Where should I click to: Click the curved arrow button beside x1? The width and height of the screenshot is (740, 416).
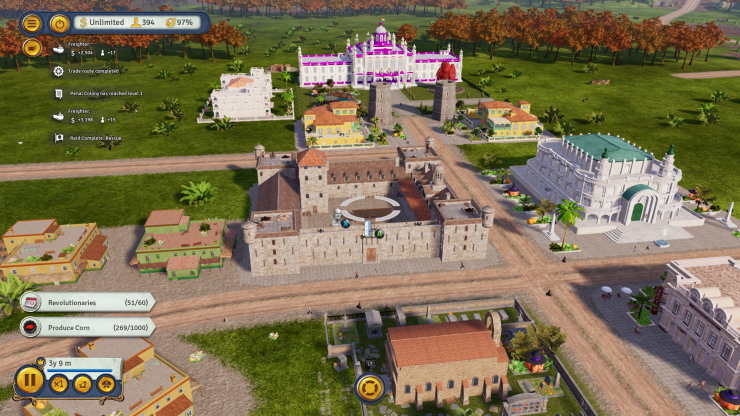point(83,382)
